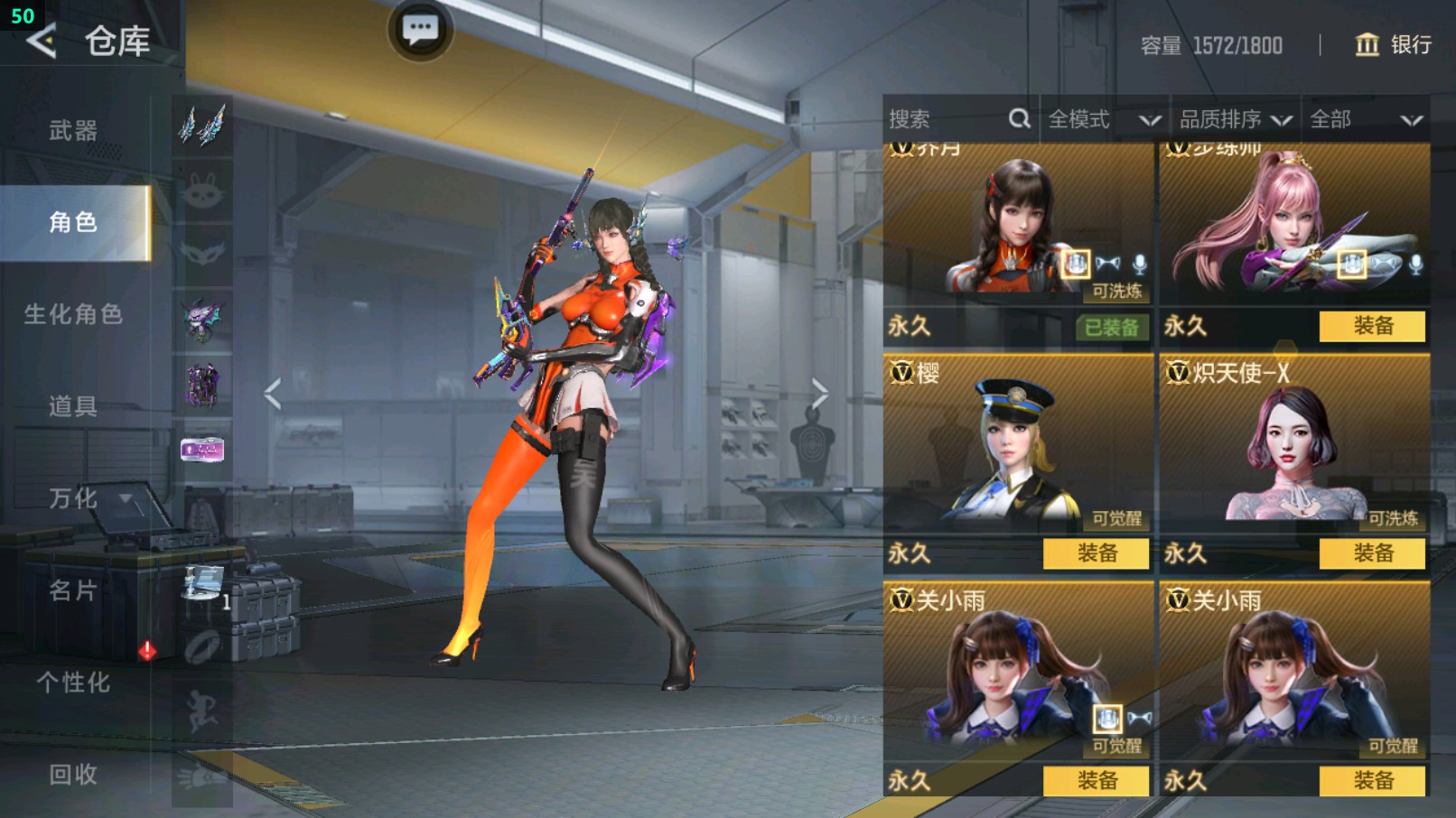Image resolution: width=1456 pixels, height=818 pixels.
Task: Click the right arrow to rotate character view
Action: point(820,392)
